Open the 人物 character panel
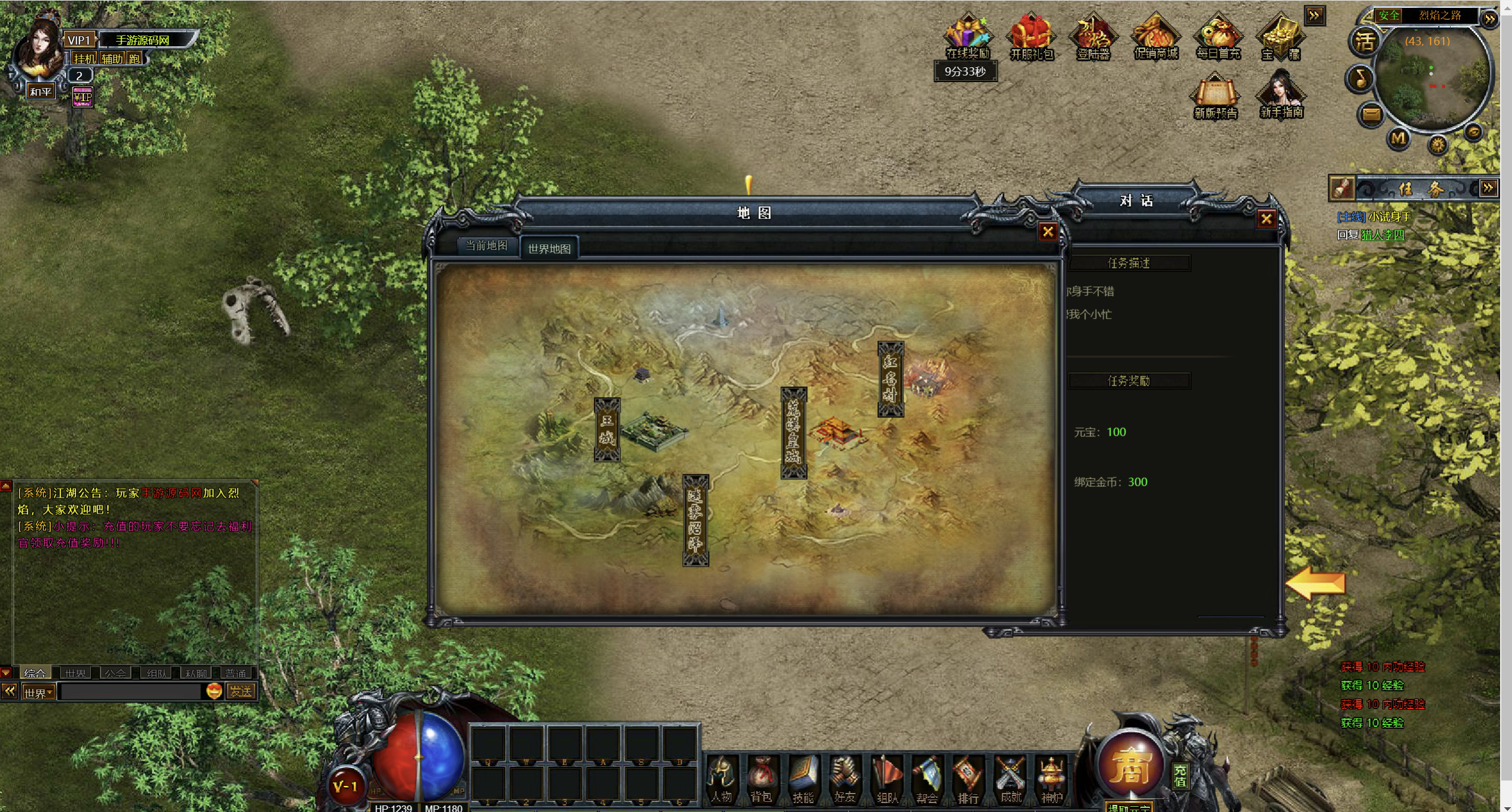Viewport: 1512px width, 812px height. pyautogui.click(x=721, y=779)
